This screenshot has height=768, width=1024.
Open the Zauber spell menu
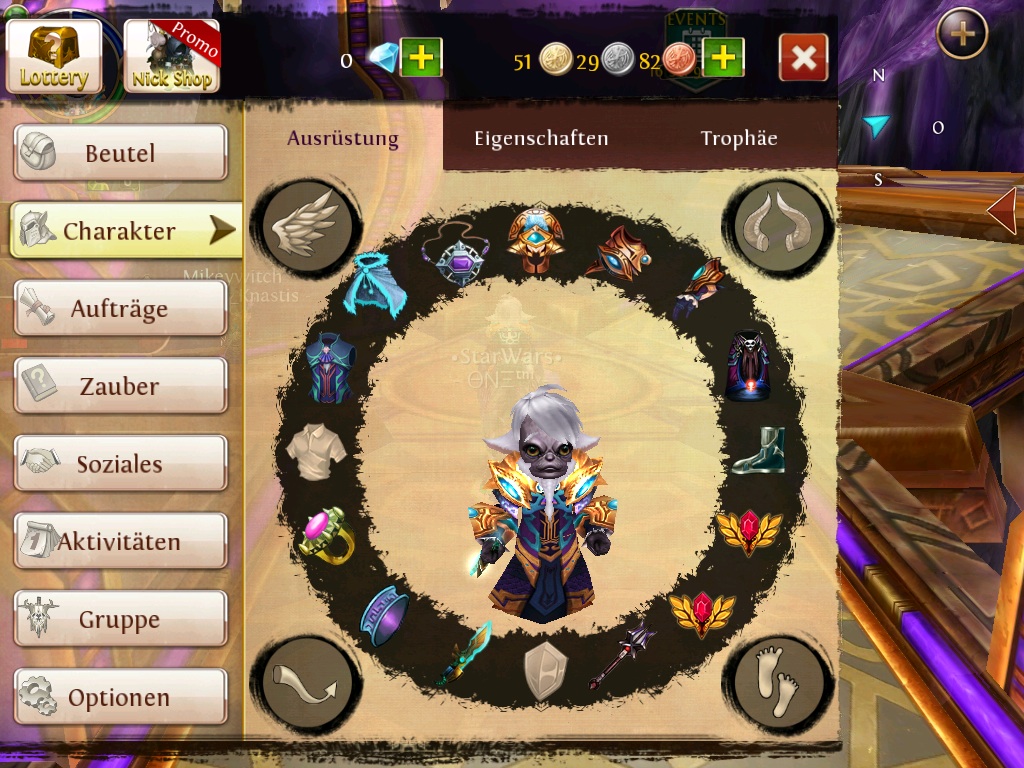pyautogui.click(x=120, y=386)
